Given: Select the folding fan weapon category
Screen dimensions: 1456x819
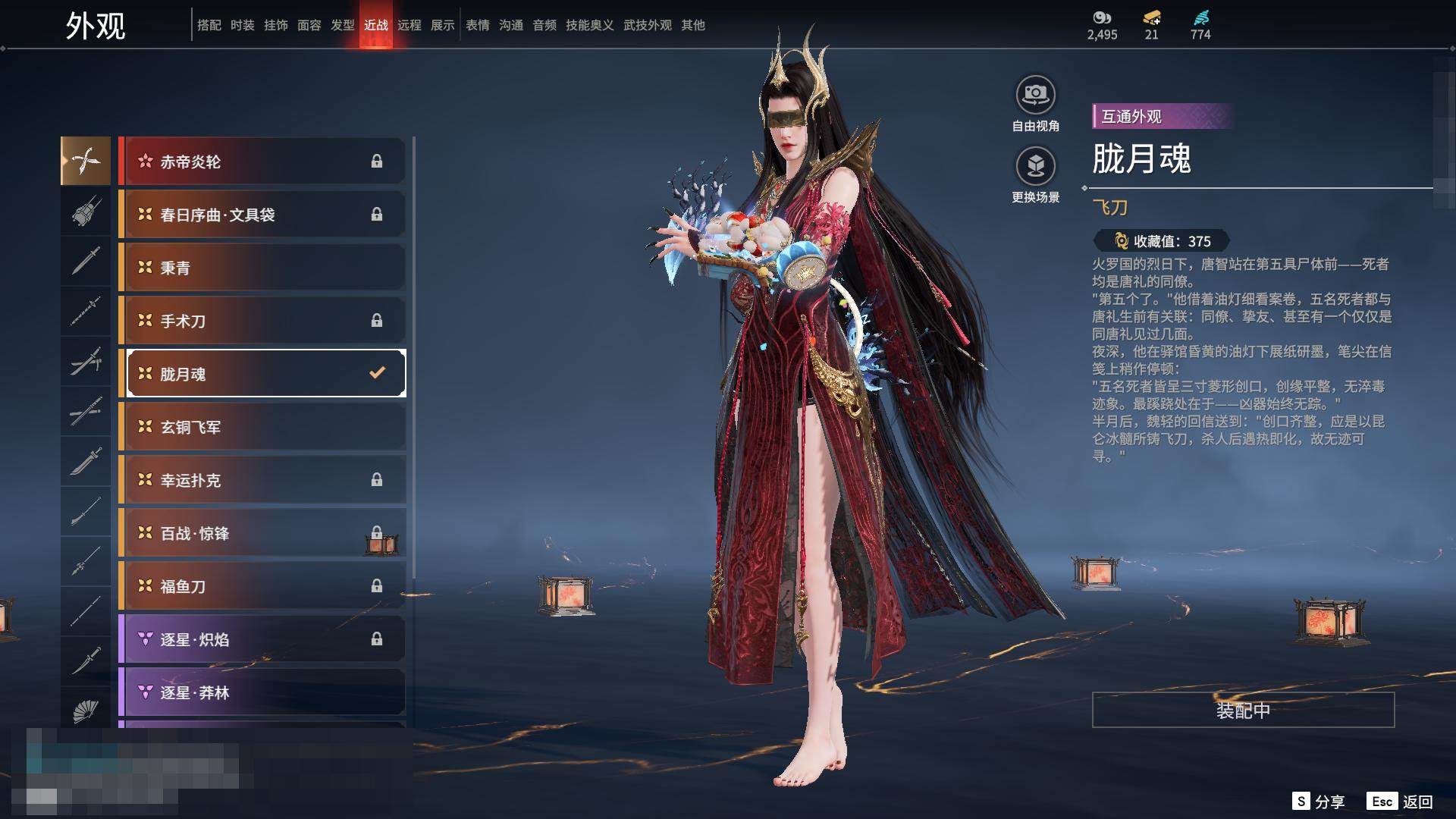Looking at the screenshot, I should tap(86, 711).
